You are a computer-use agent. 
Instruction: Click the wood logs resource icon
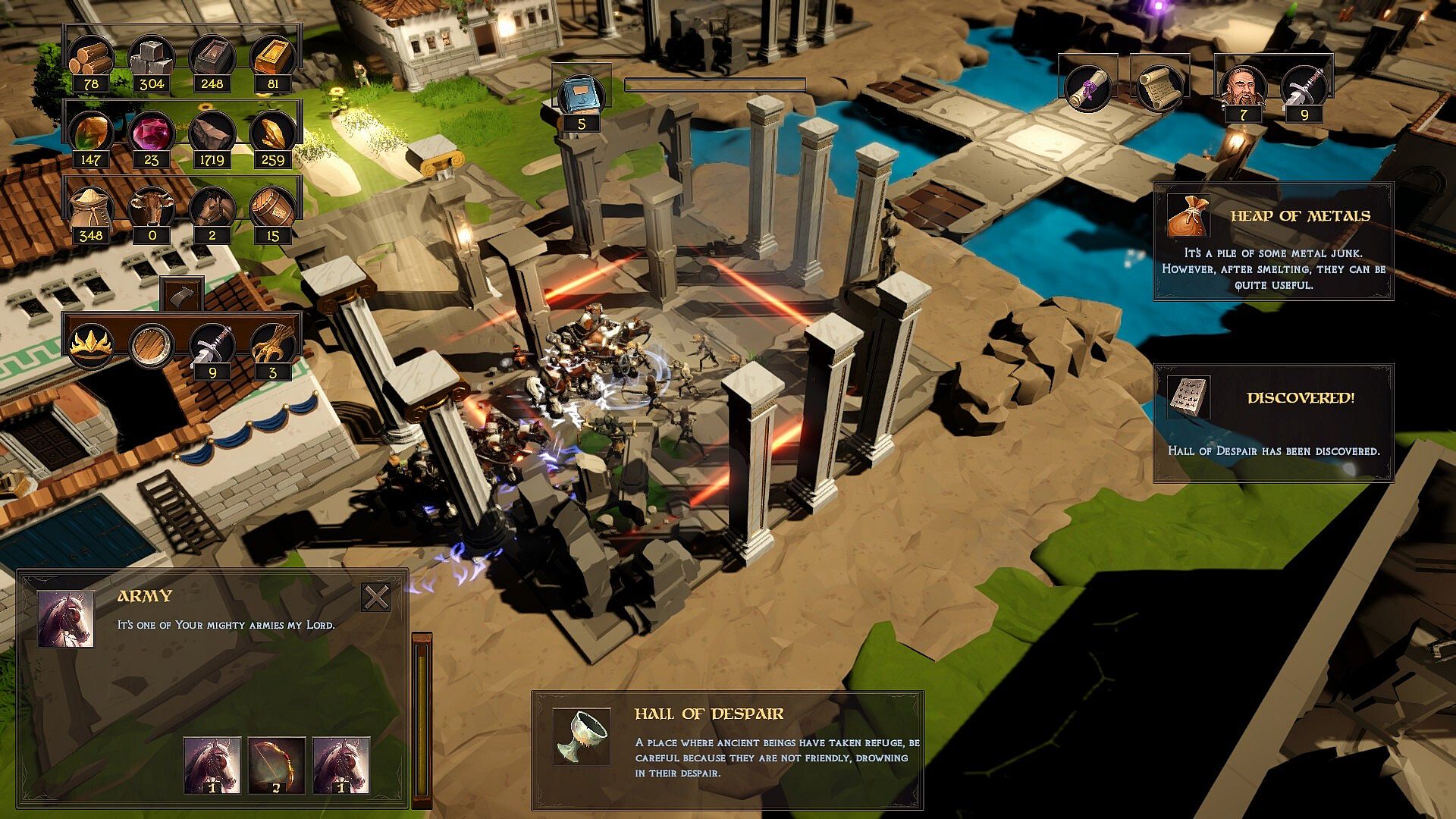tap(91, 57)
